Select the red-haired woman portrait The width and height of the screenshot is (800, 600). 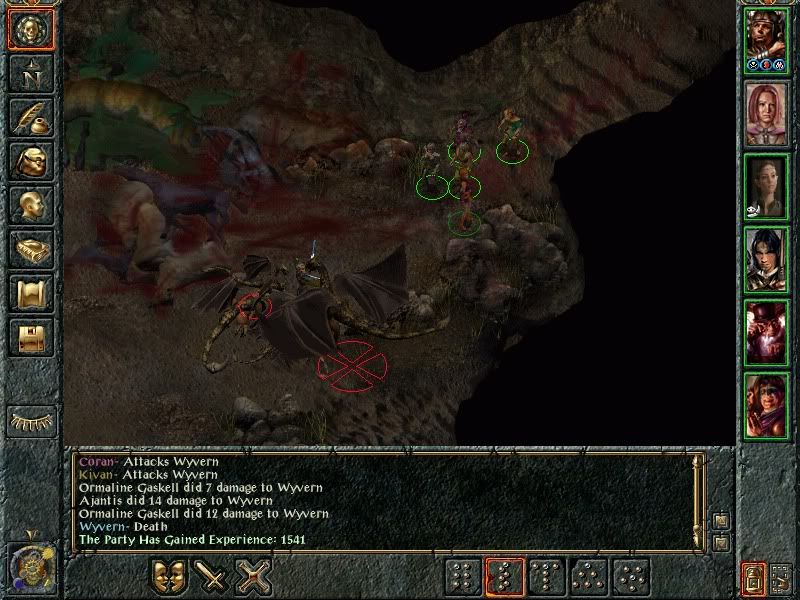(x=767, y=112)
